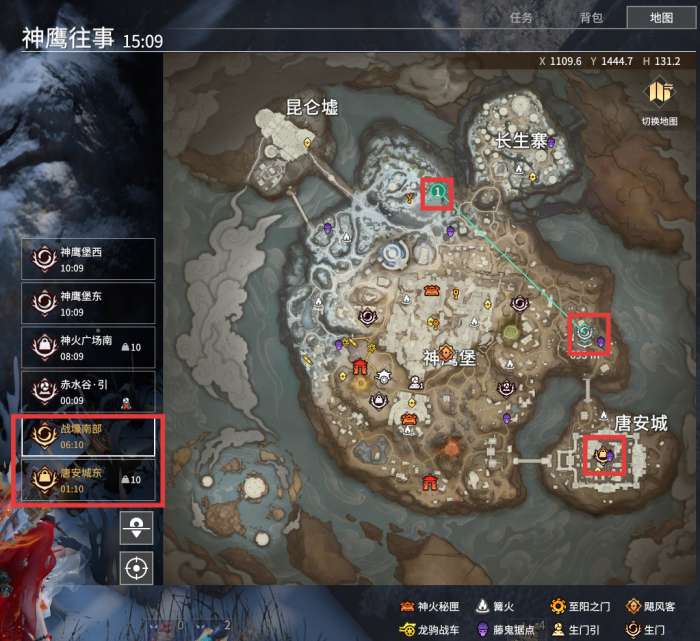
Task: Click the green numbered player marker on the map
Action: (x=437, y=191)
